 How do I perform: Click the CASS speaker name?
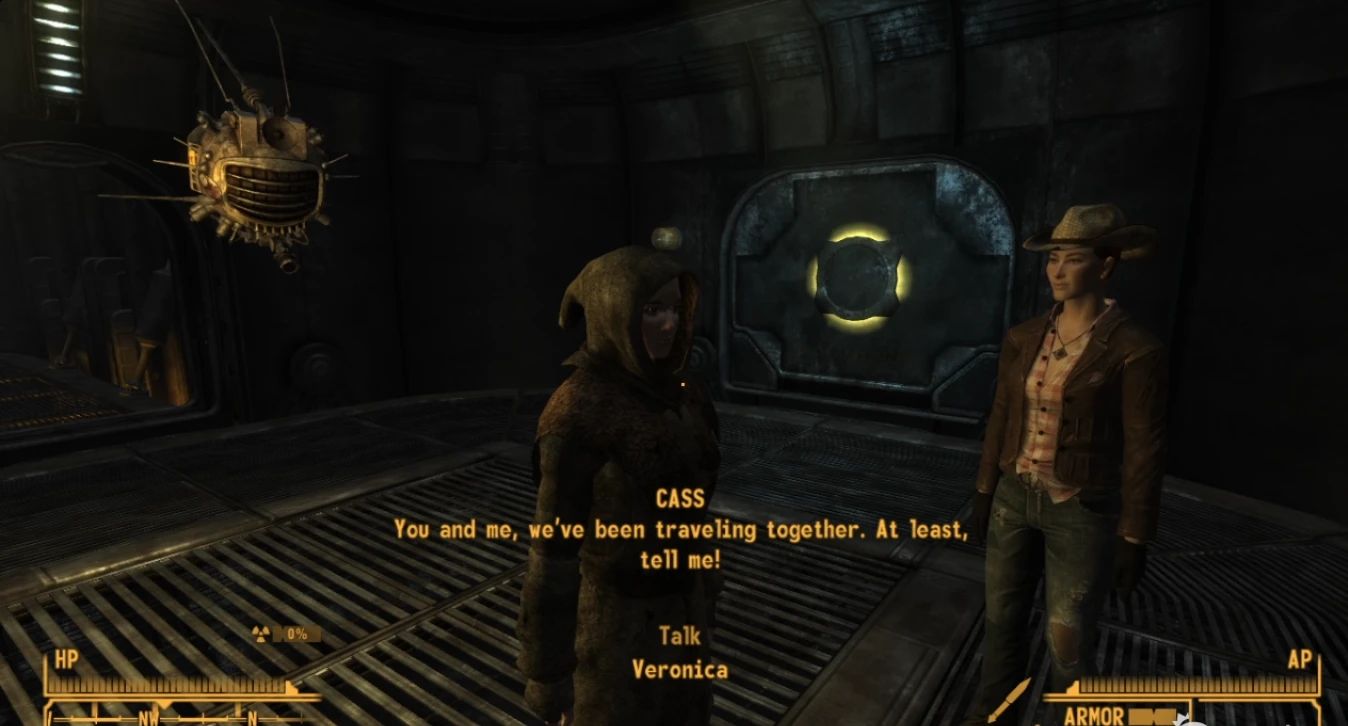679,498
